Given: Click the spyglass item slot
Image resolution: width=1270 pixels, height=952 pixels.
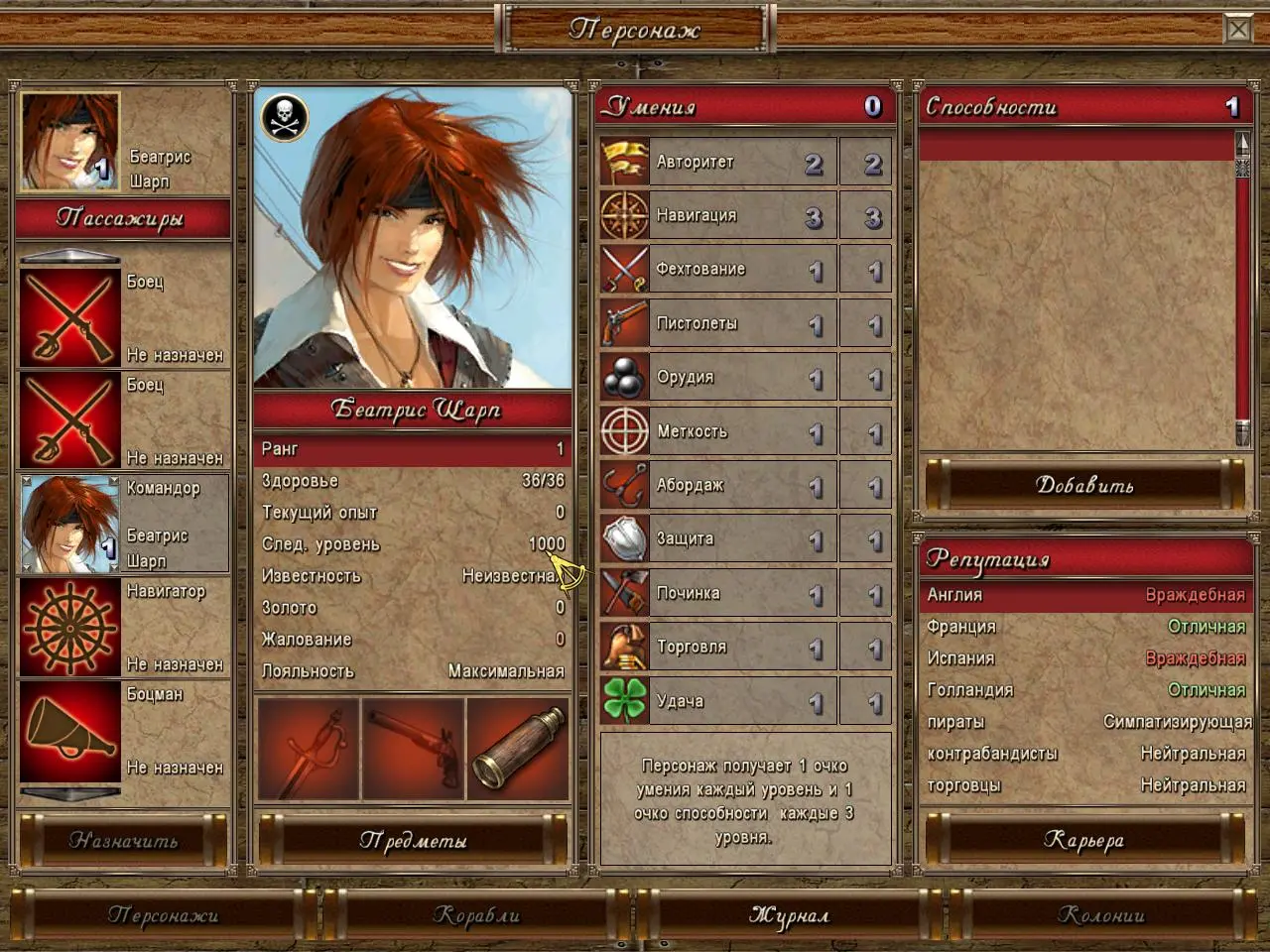Looking at the screenshot, I should (x=518, y=749).
